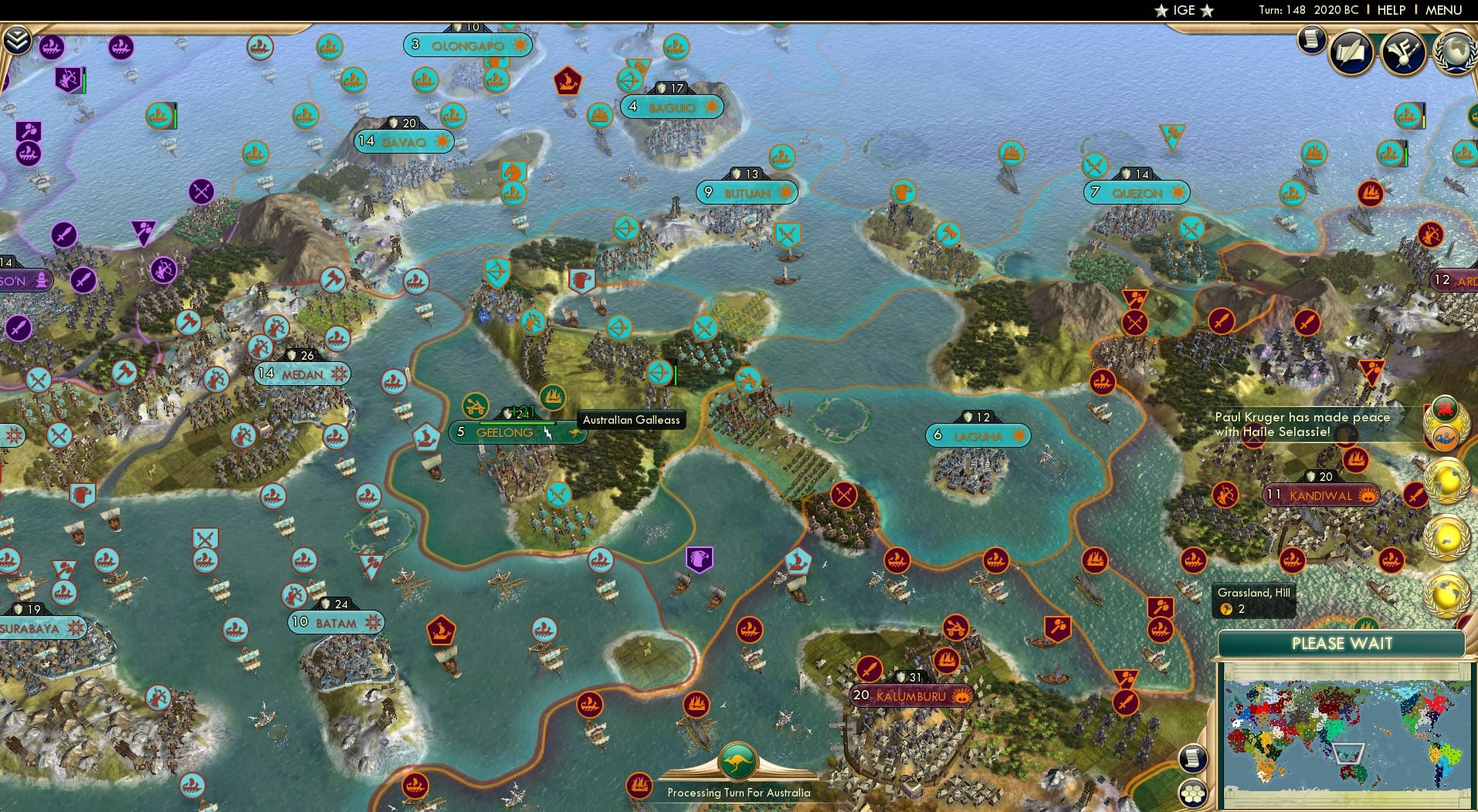
Task: Click Laguna's religion sun icon
Action: 1021,436
